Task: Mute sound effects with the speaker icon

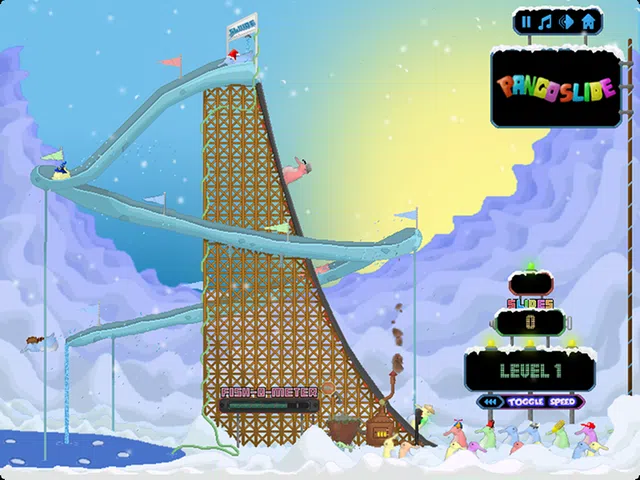Action: (567, 22)
